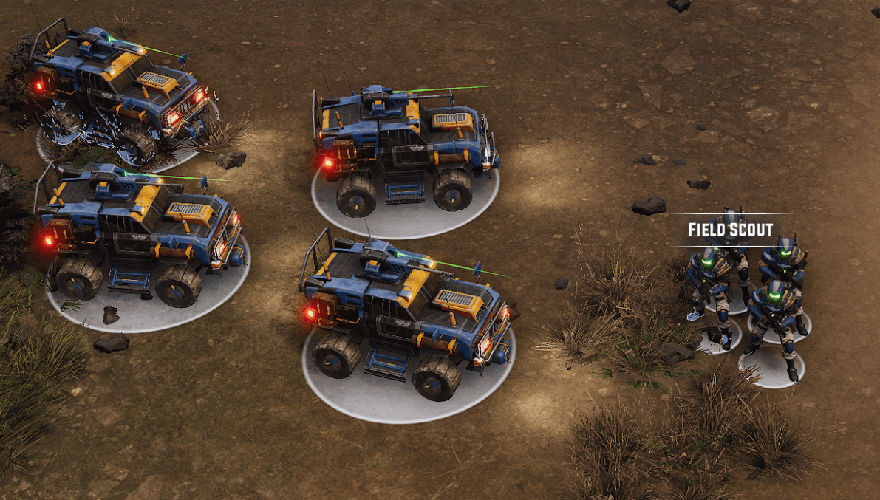Viewport: 880px width, 500px height.
Task: Select the Field Scout infantry squad
Action: click(750, 295)
